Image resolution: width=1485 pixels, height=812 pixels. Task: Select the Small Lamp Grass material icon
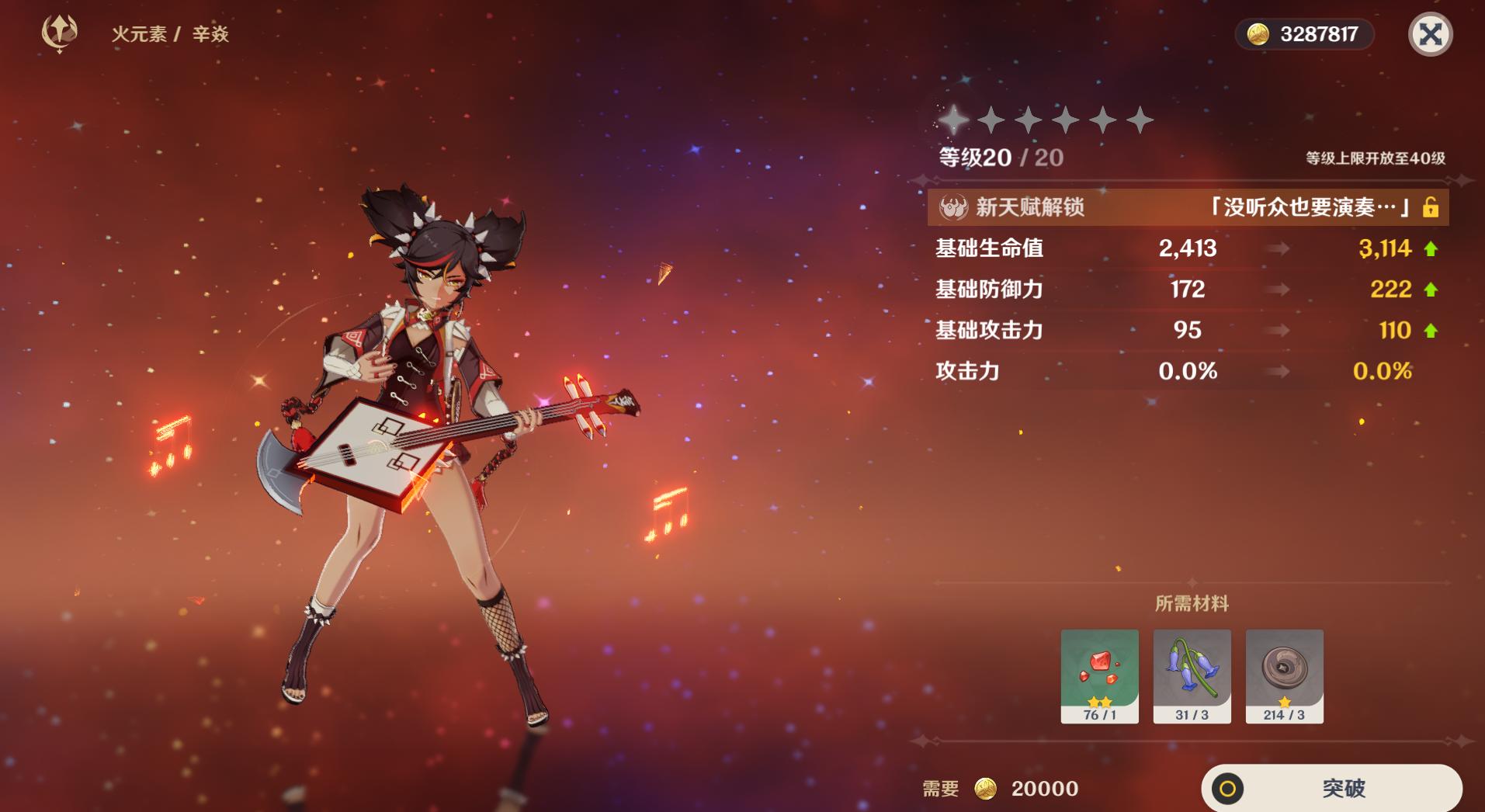tap(1191, 677)
